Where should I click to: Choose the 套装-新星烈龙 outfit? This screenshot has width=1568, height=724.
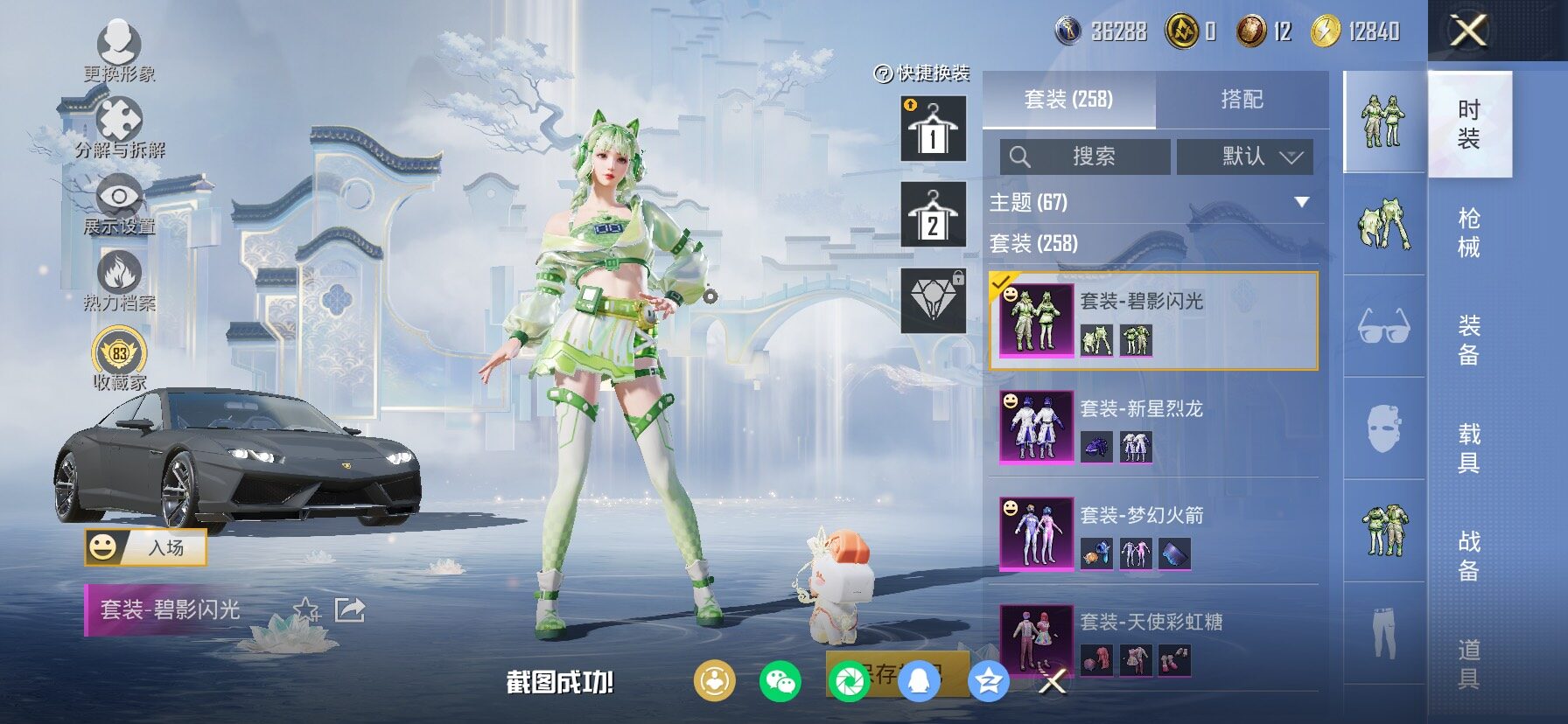(x=1153, y=428)
